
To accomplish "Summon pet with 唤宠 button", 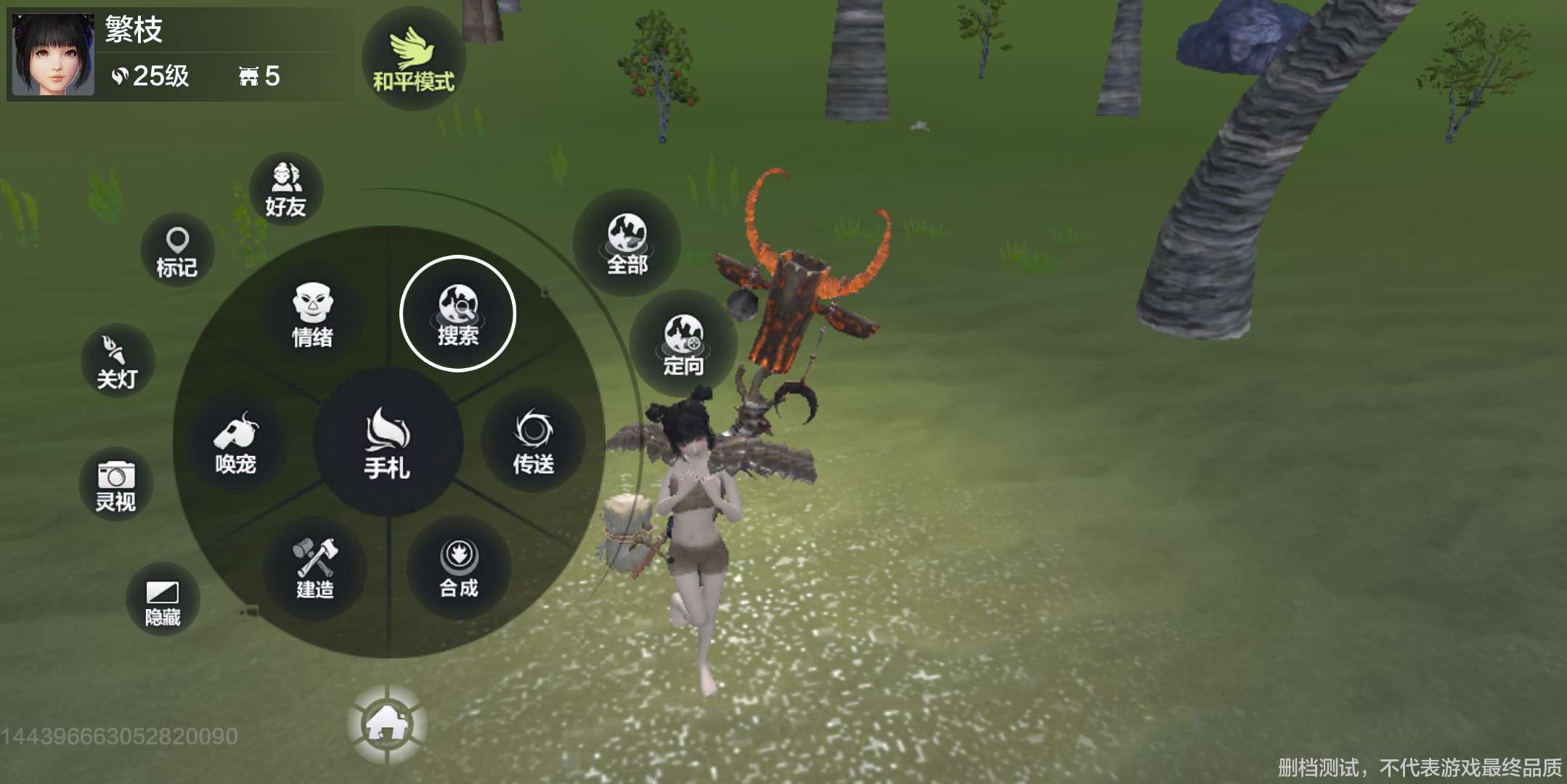I will 236,441.
